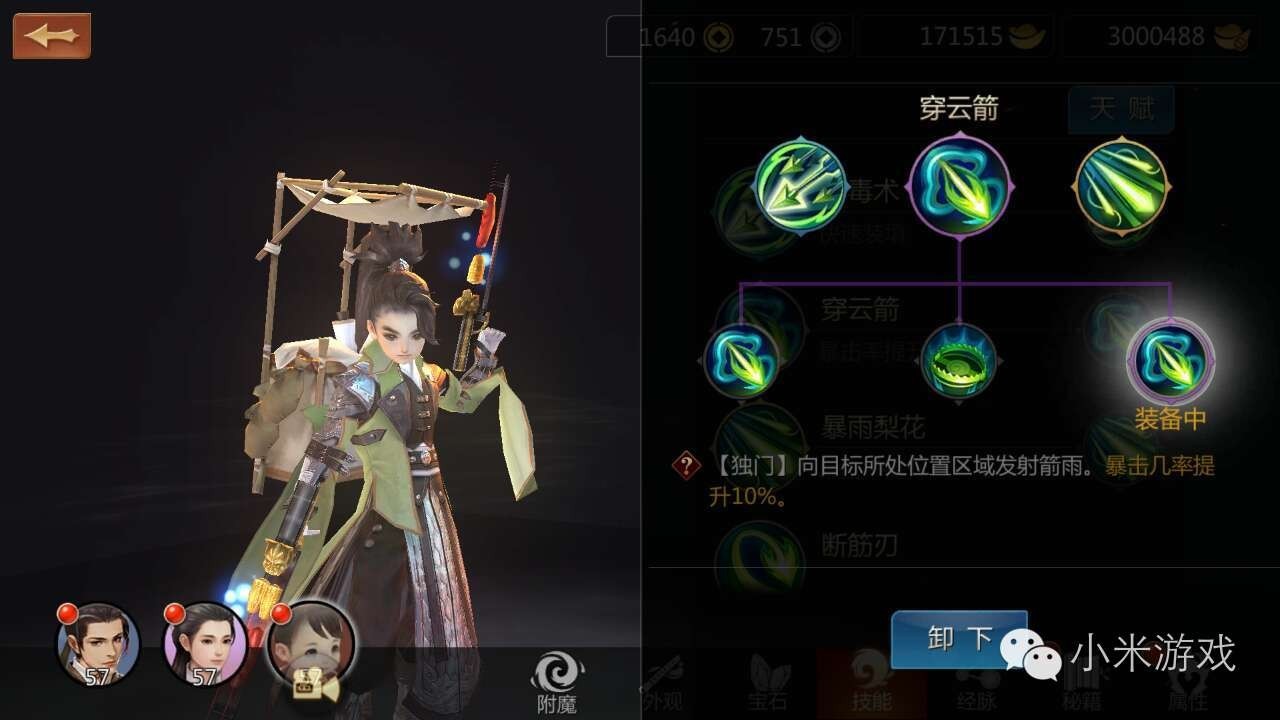Click the green trap skill icon
Screen dimensions: 1280x720
958,362
